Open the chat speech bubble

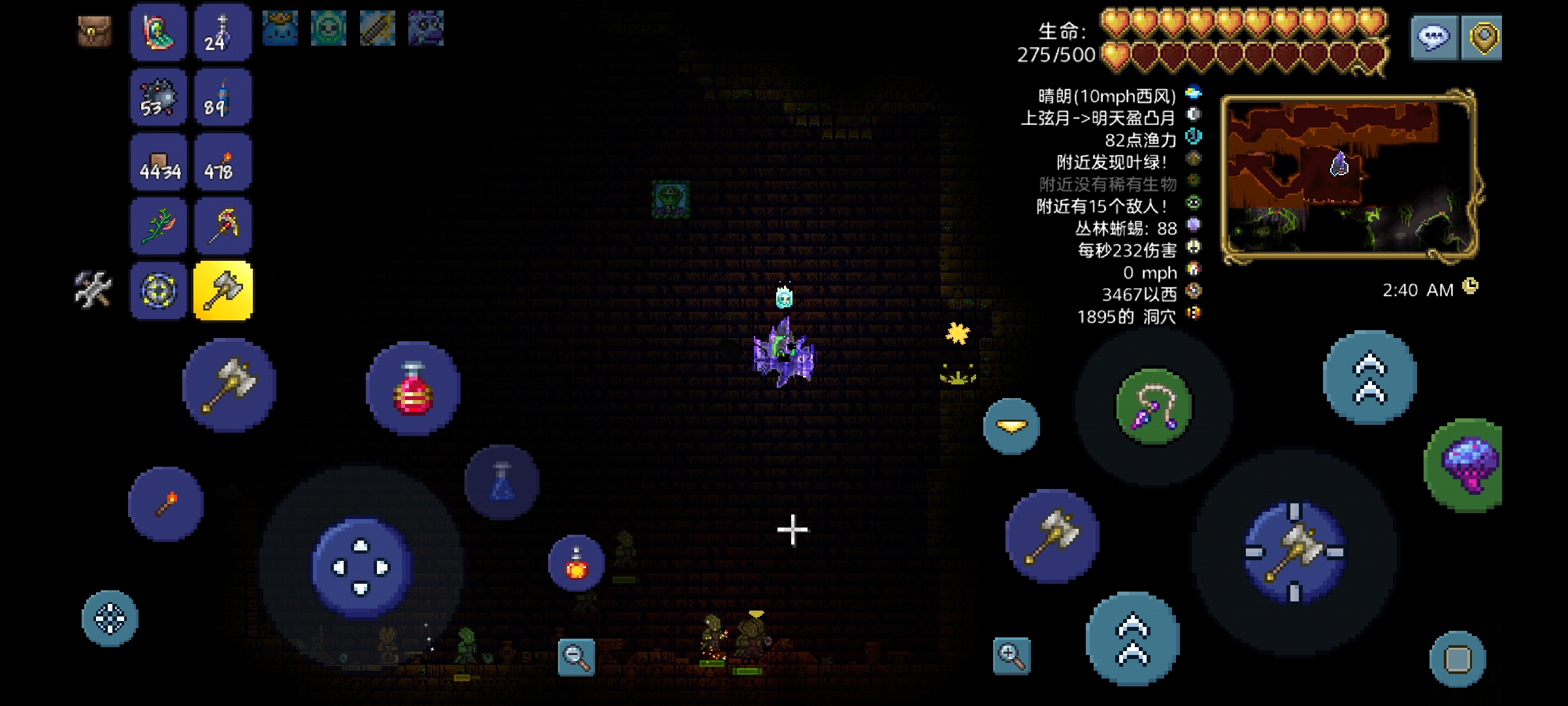[1433, 38]
